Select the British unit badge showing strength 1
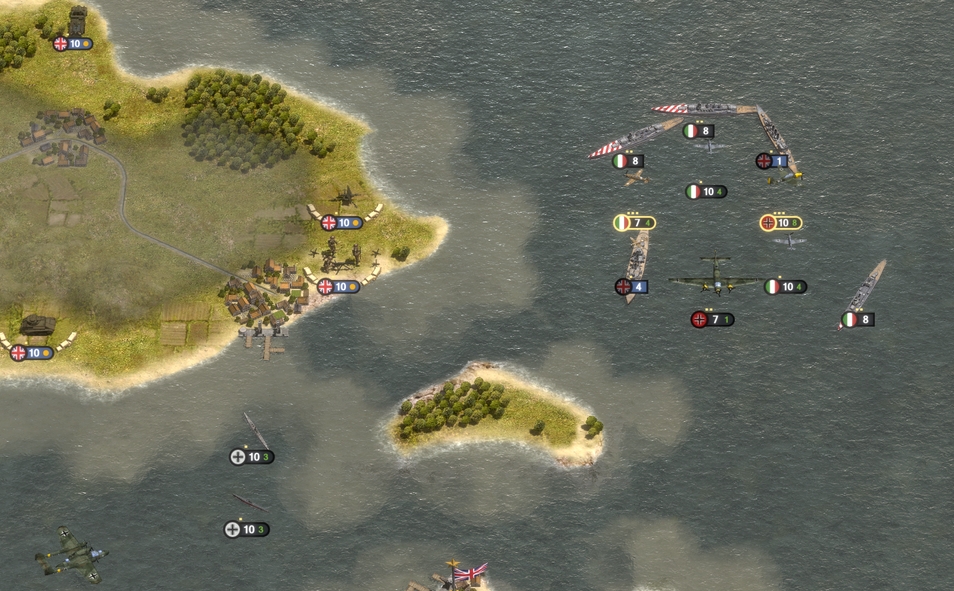The height and width of the screenshot is (591, 954). pyautogui.click(x=771, y=161)
